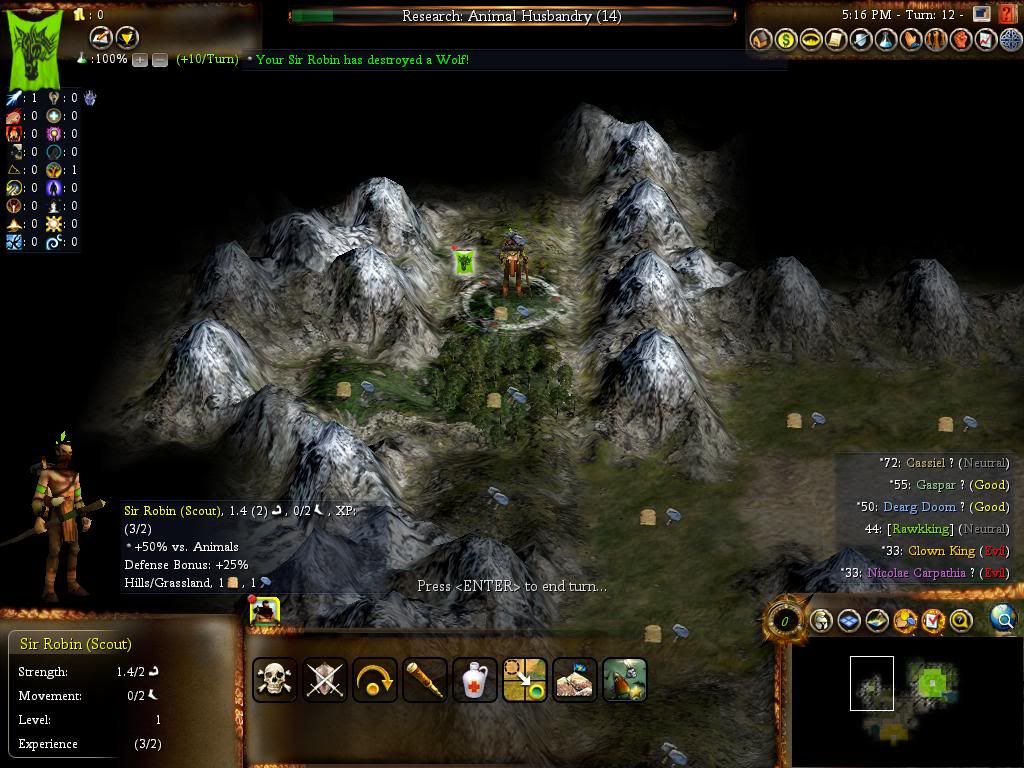Click the Research Animal Husbandry progress bar

point(512,16)
